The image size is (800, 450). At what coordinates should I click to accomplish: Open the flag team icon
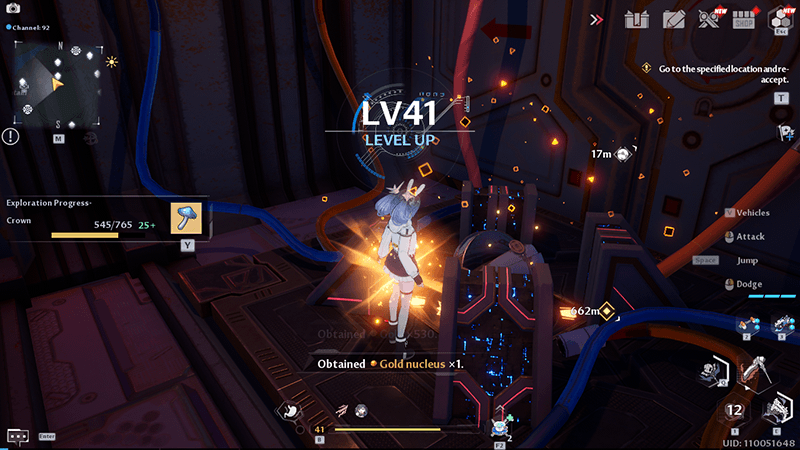click(781, 132)
